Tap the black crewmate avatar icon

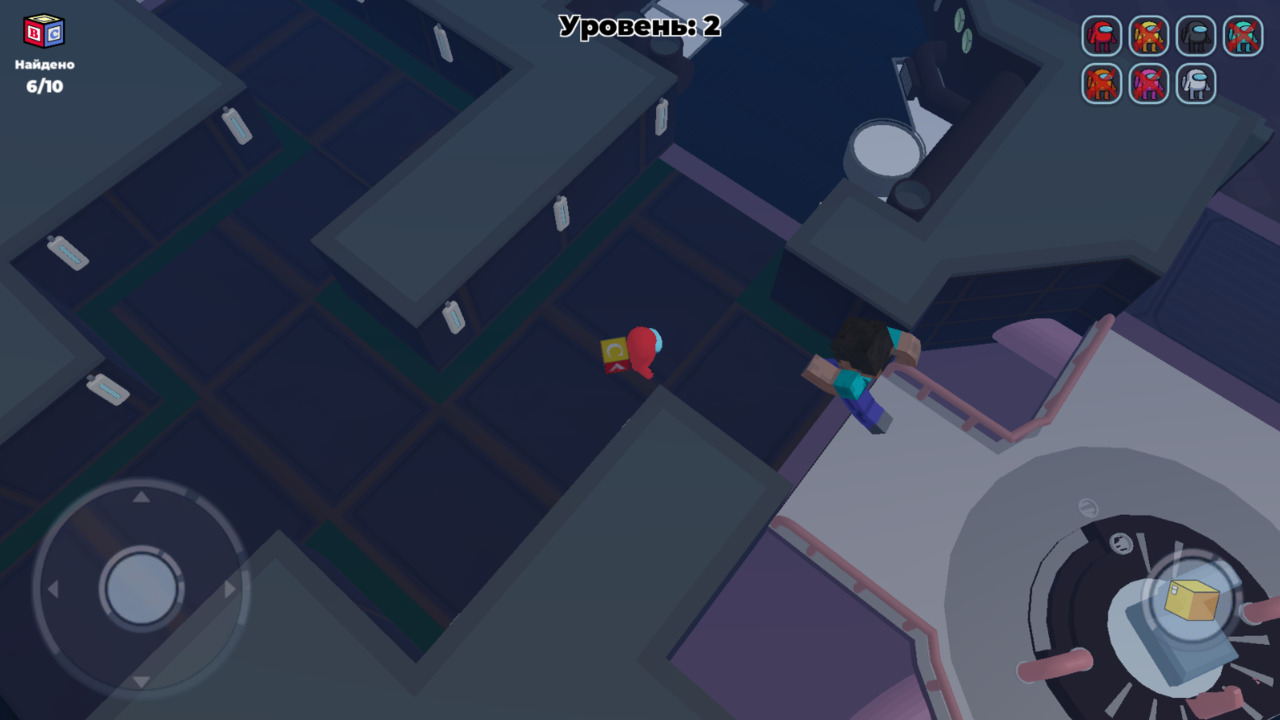click(x=1195, y=37)
